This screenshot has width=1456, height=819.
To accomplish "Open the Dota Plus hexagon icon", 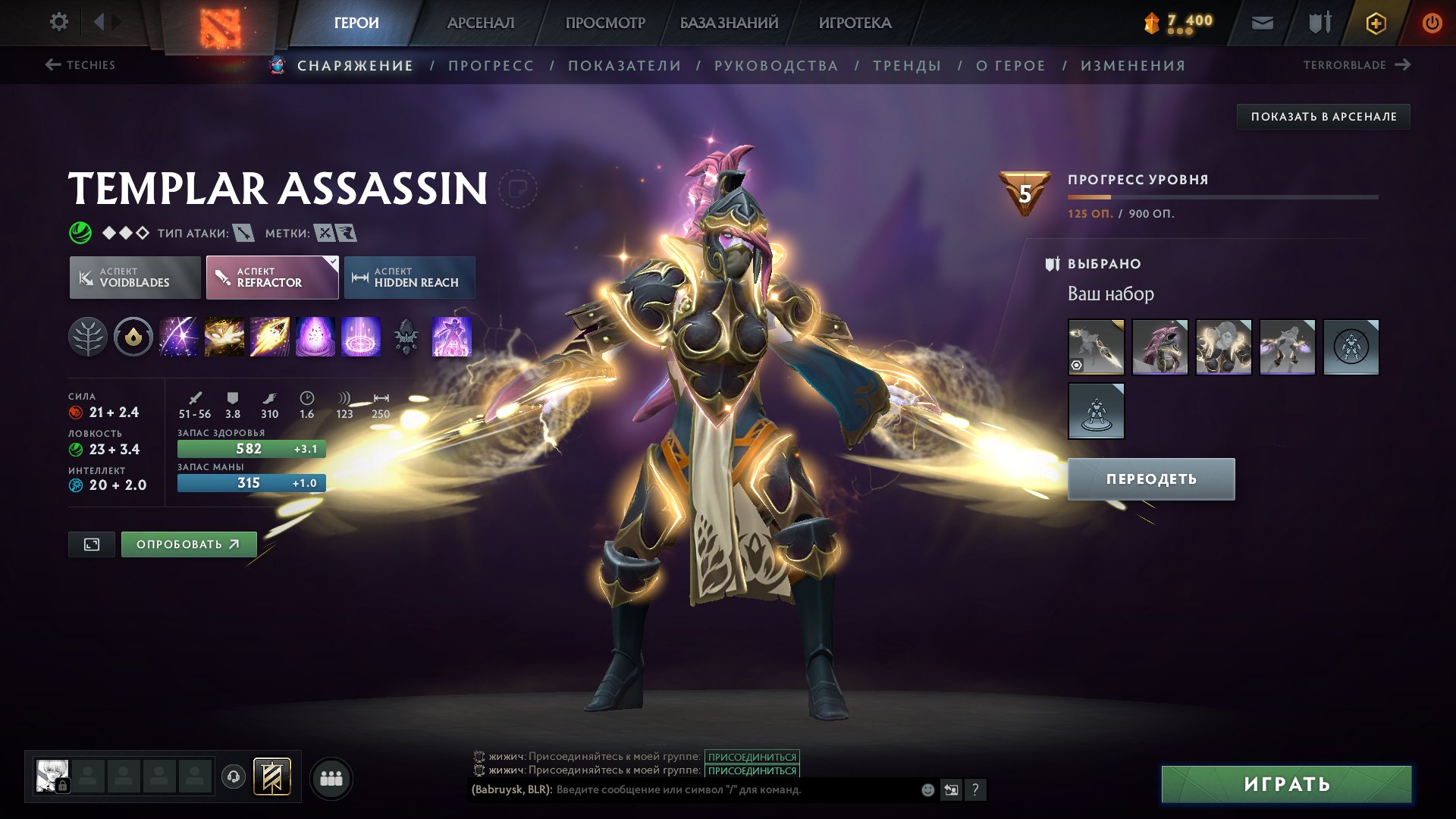I will 1375,22.
